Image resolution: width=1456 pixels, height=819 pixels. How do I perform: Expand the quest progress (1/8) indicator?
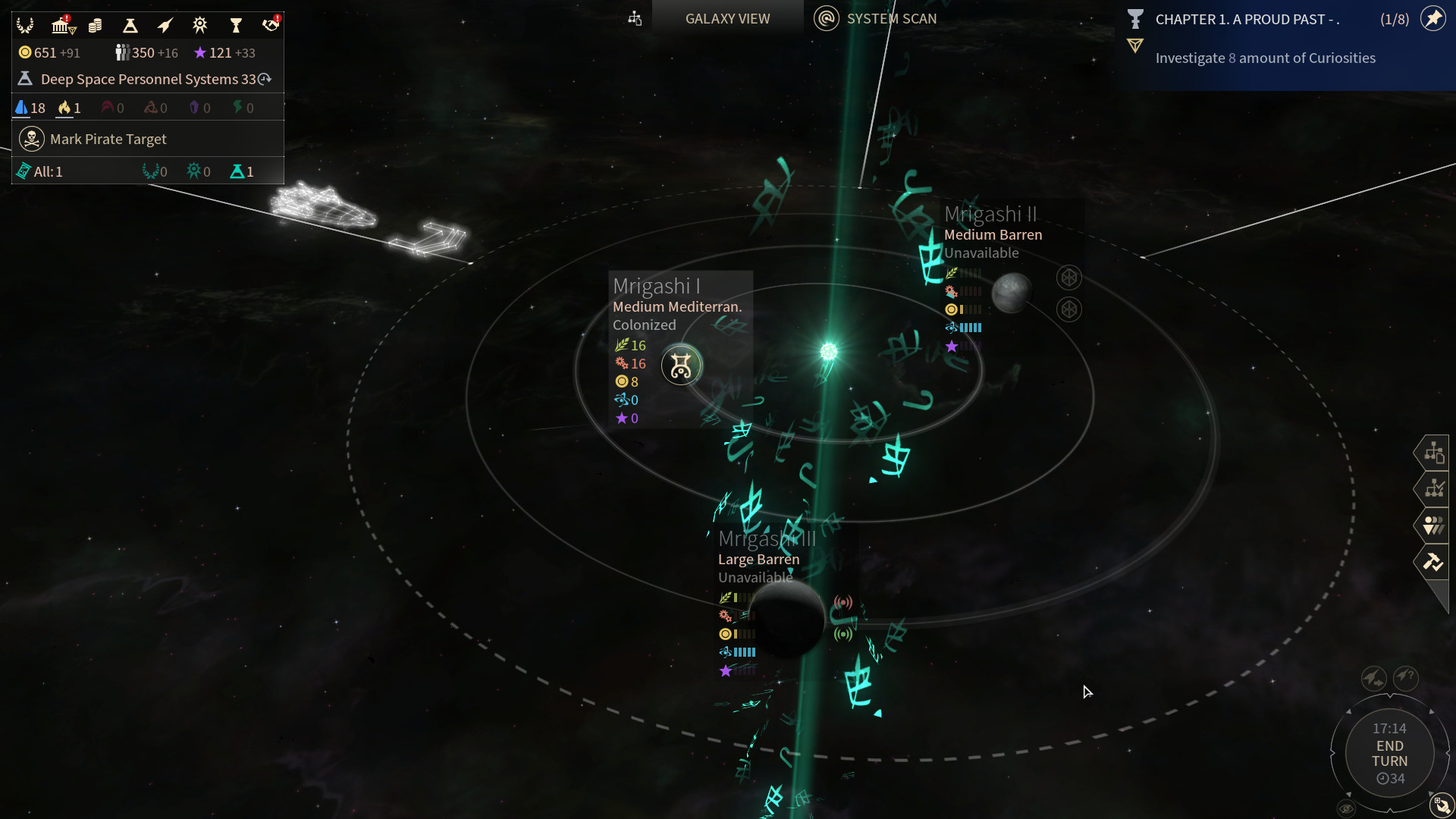click(1395, 20)
